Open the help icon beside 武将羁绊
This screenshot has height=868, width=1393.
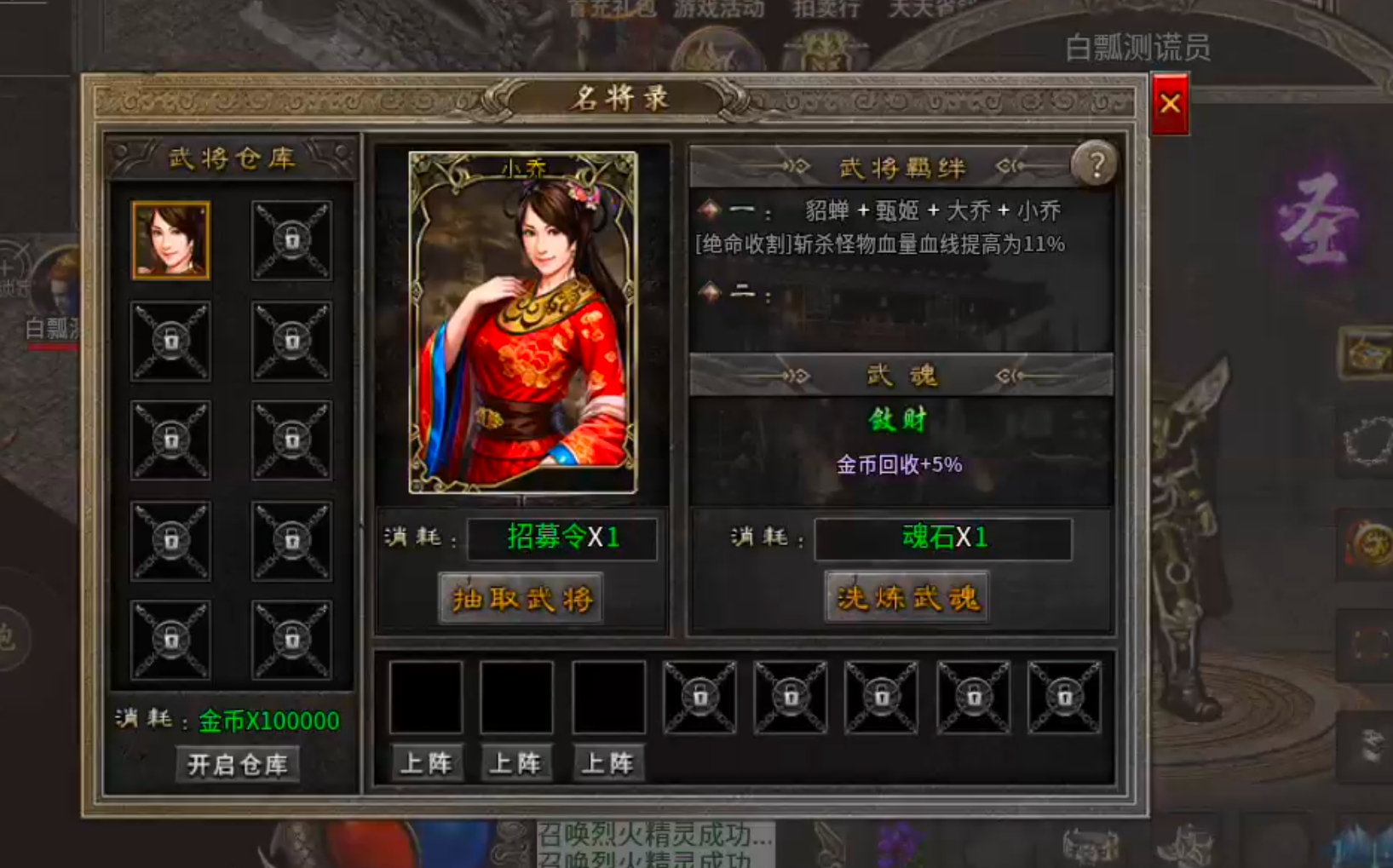coord(1097,164)
